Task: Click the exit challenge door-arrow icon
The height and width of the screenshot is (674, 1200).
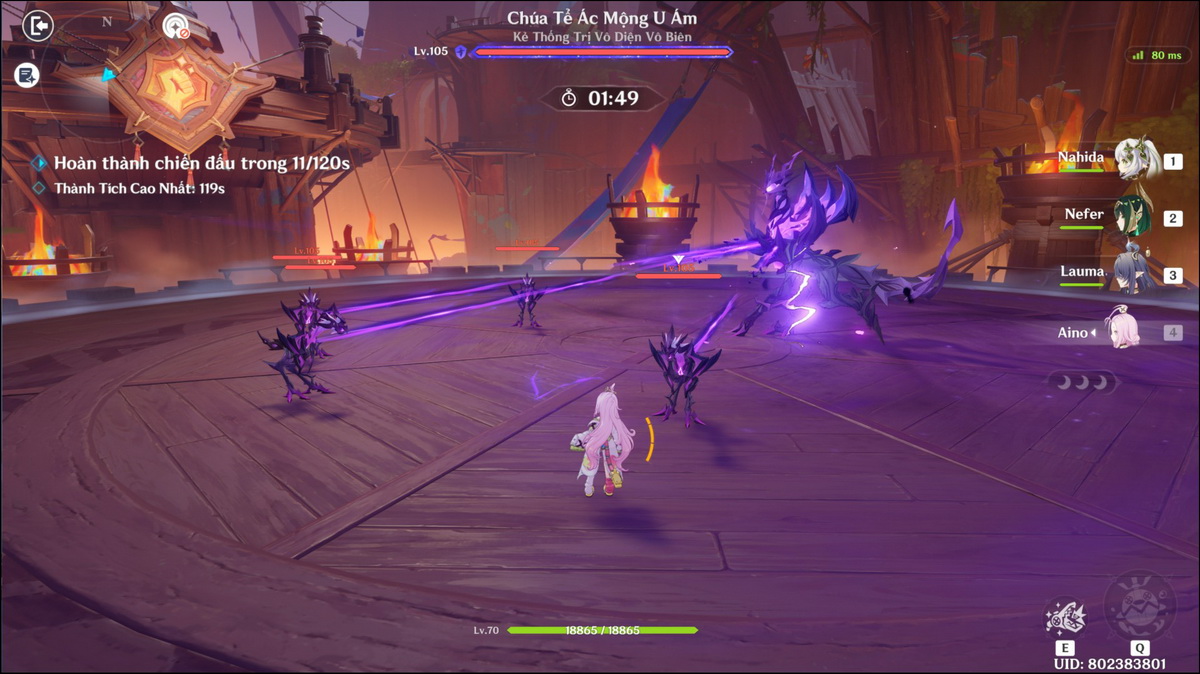Action: click(37, 25)
